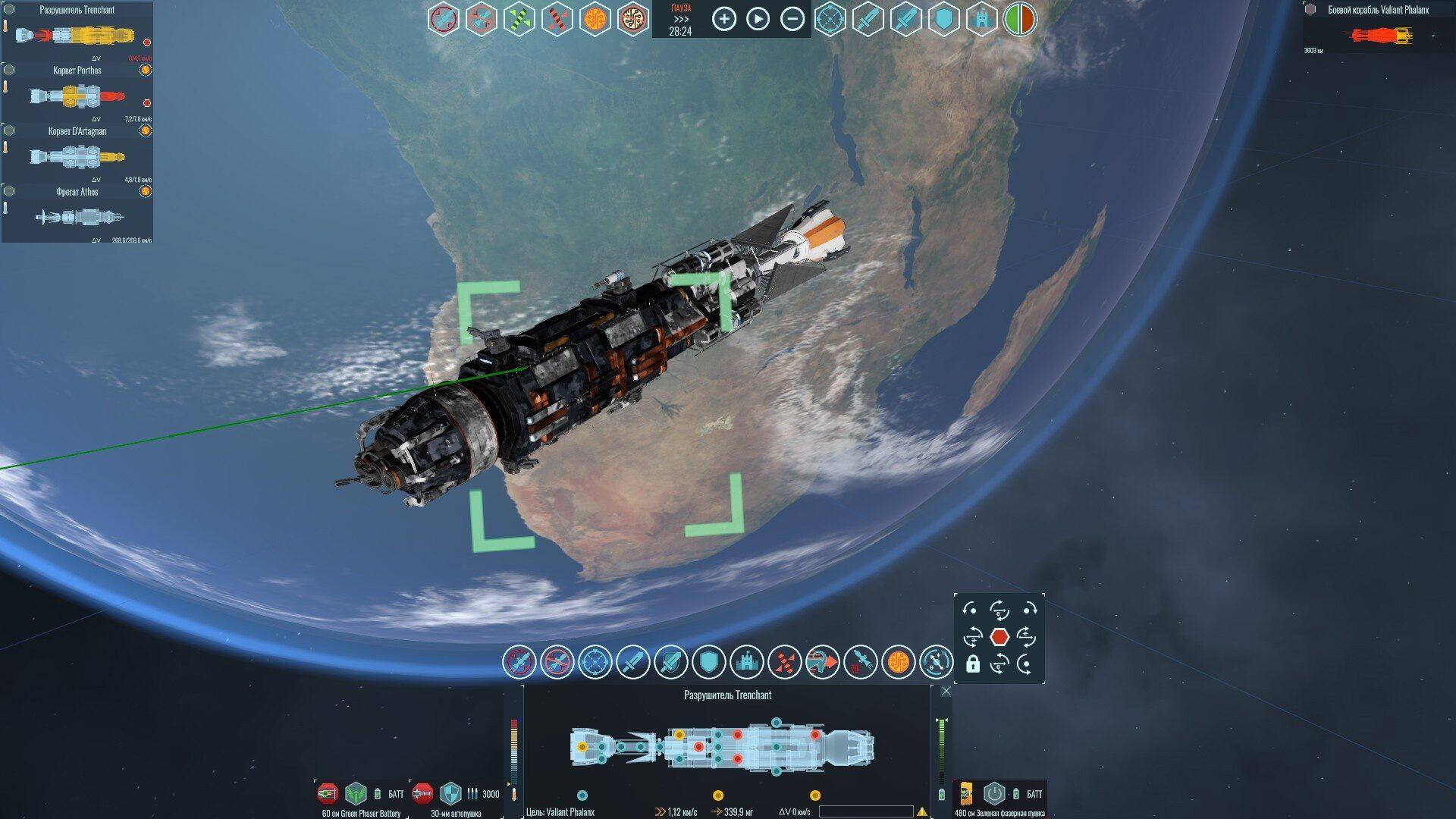The image size is (1456, 819).
Task: Increase game speed with the plus button
Action: point(724,19)
